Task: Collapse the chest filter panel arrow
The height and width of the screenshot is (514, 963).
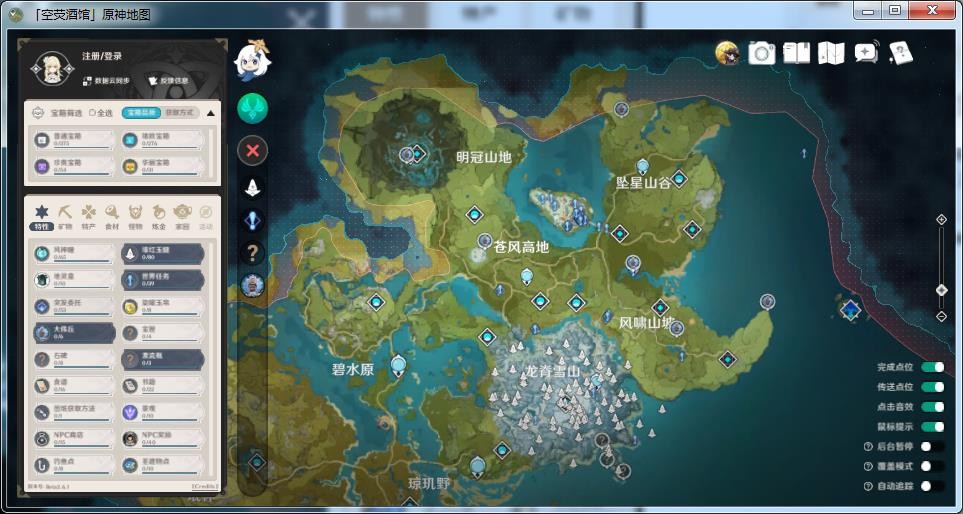Action: click(210, 113)
